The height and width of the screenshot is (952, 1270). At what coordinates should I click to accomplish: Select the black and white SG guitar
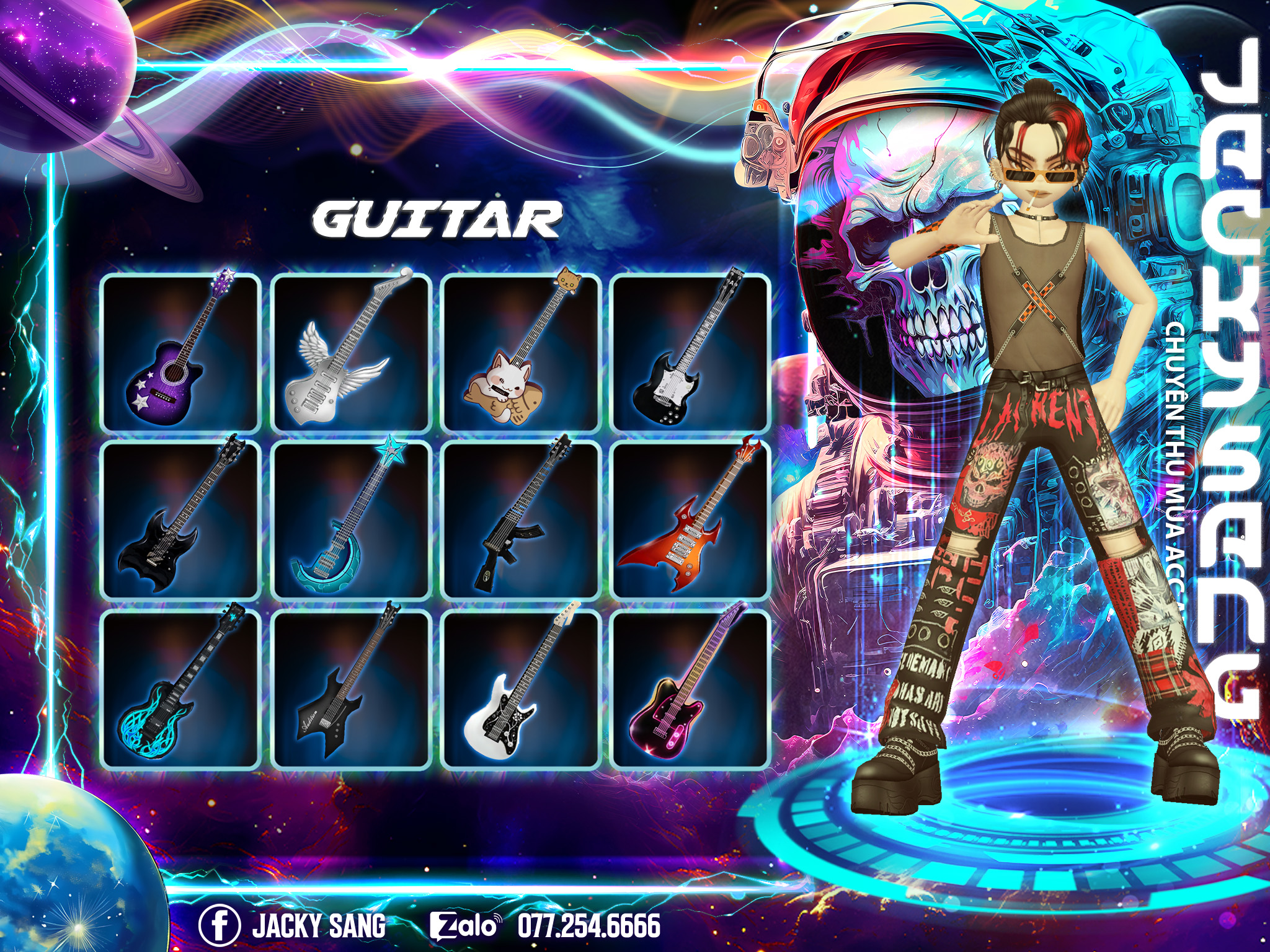point(690,353)
